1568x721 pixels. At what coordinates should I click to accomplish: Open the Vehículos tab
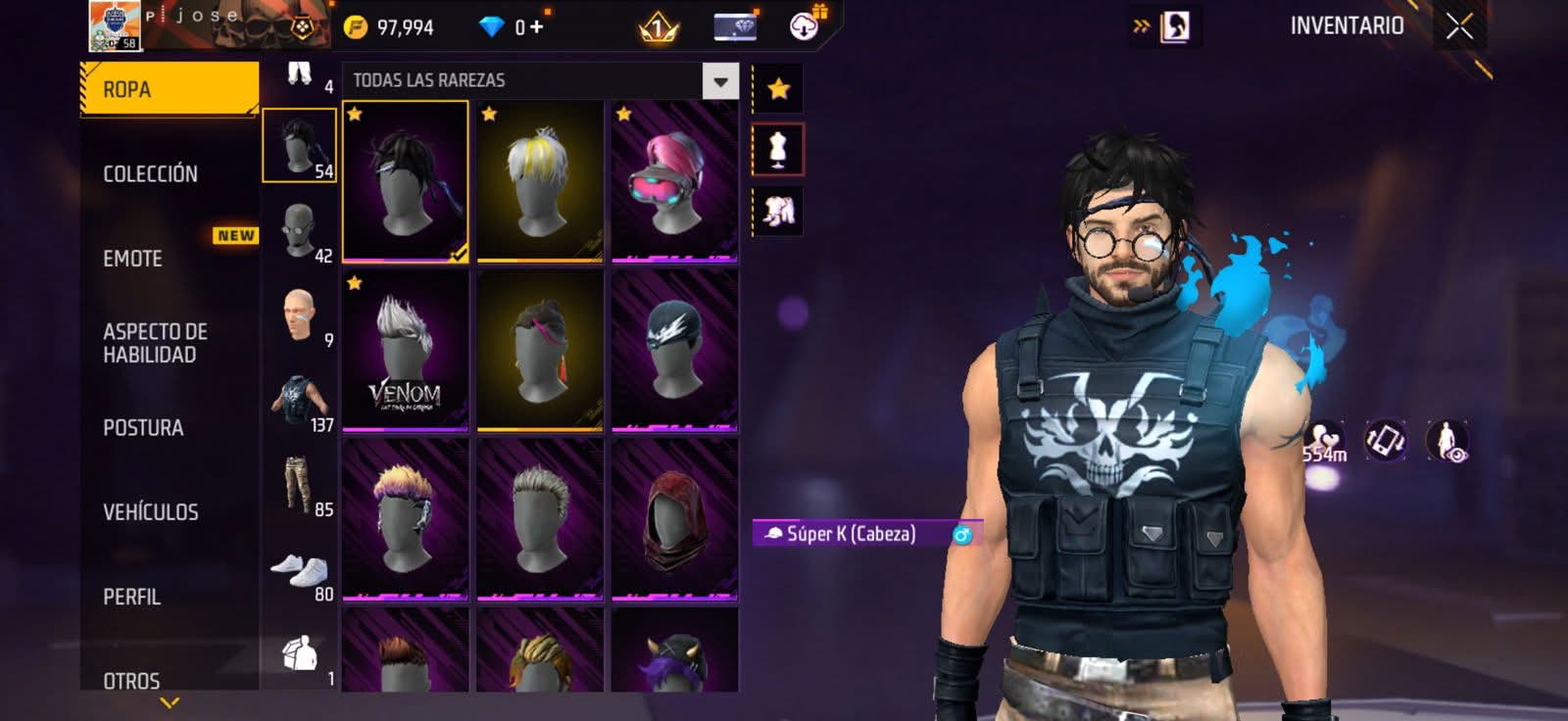[x=150, y=512]
